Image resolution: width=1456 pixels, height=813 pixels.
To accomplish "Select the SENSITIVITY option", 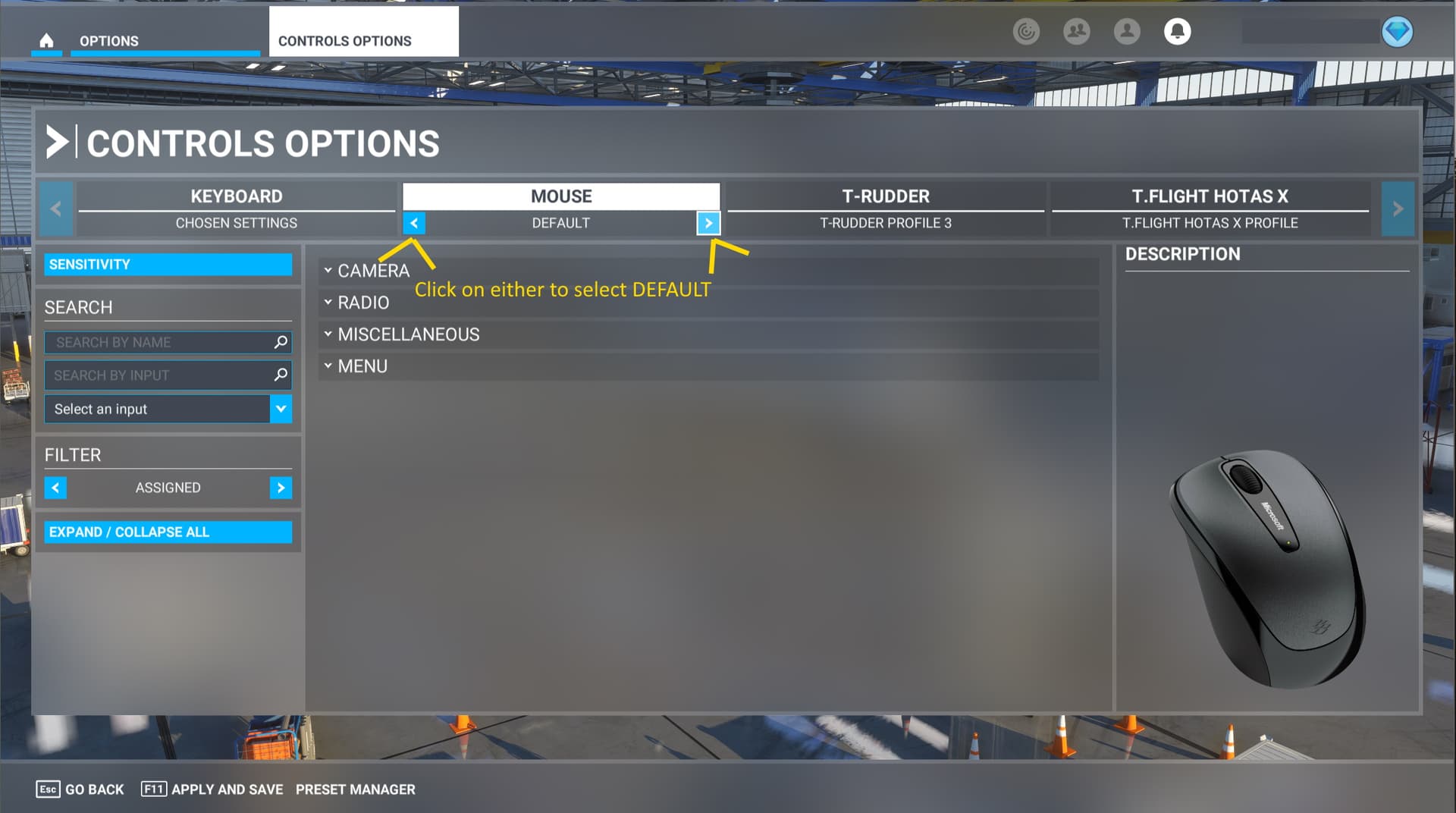I will (168, 264).
